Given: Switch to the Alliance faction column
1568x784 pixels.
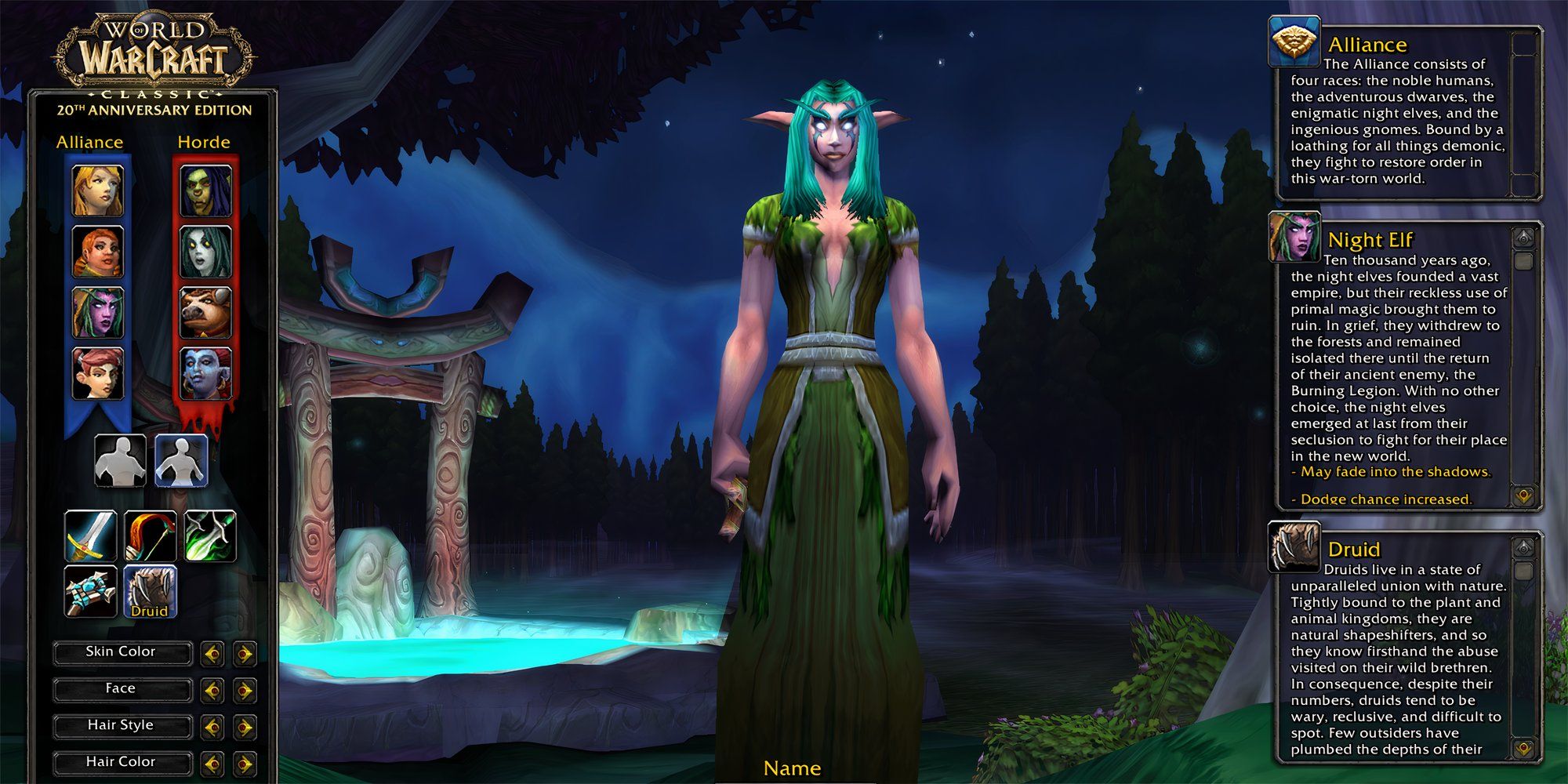Looking at the screenshot, I should 90,142.
